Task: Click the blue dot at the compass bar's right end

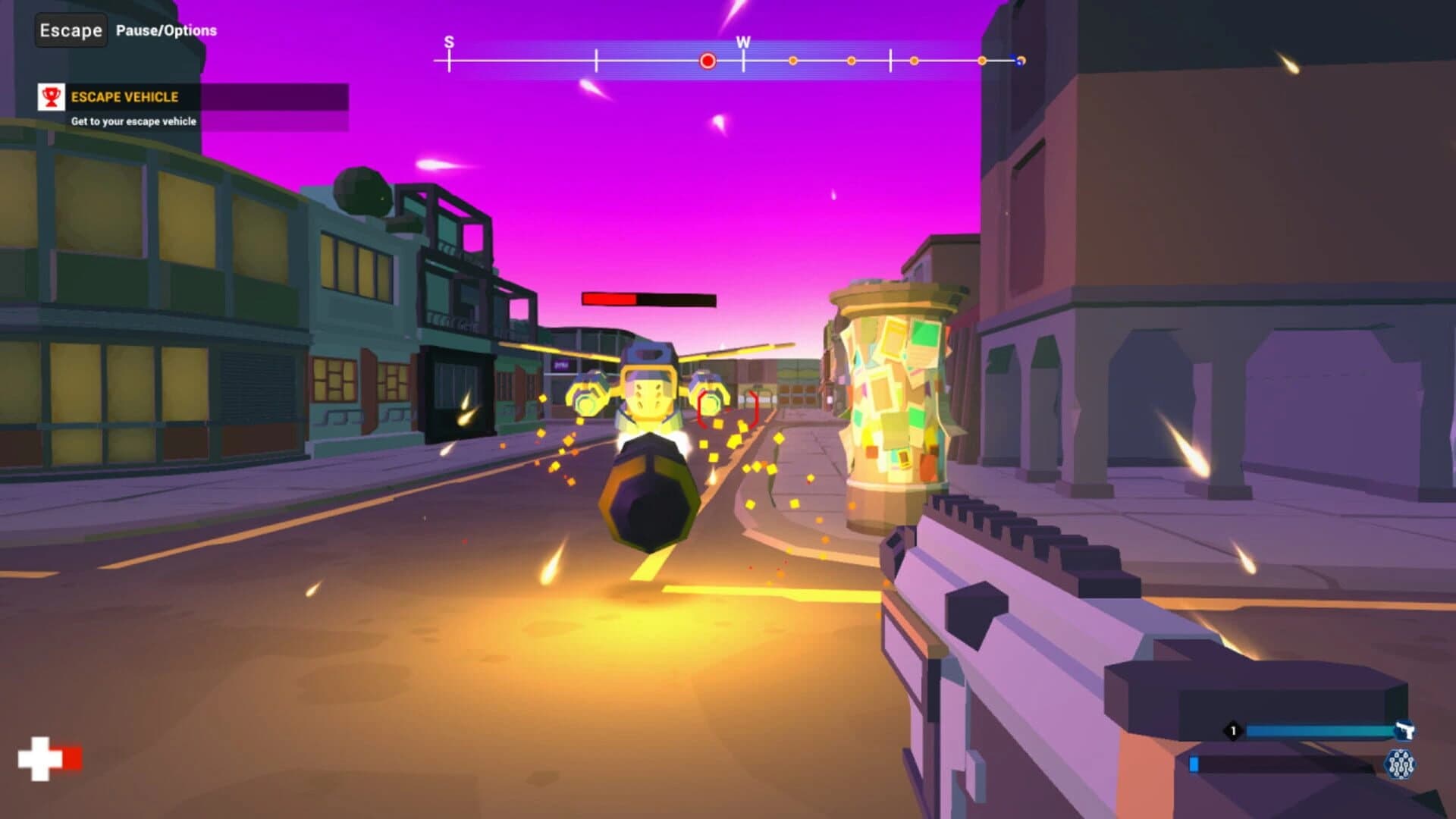Action: pos(1018,61)
